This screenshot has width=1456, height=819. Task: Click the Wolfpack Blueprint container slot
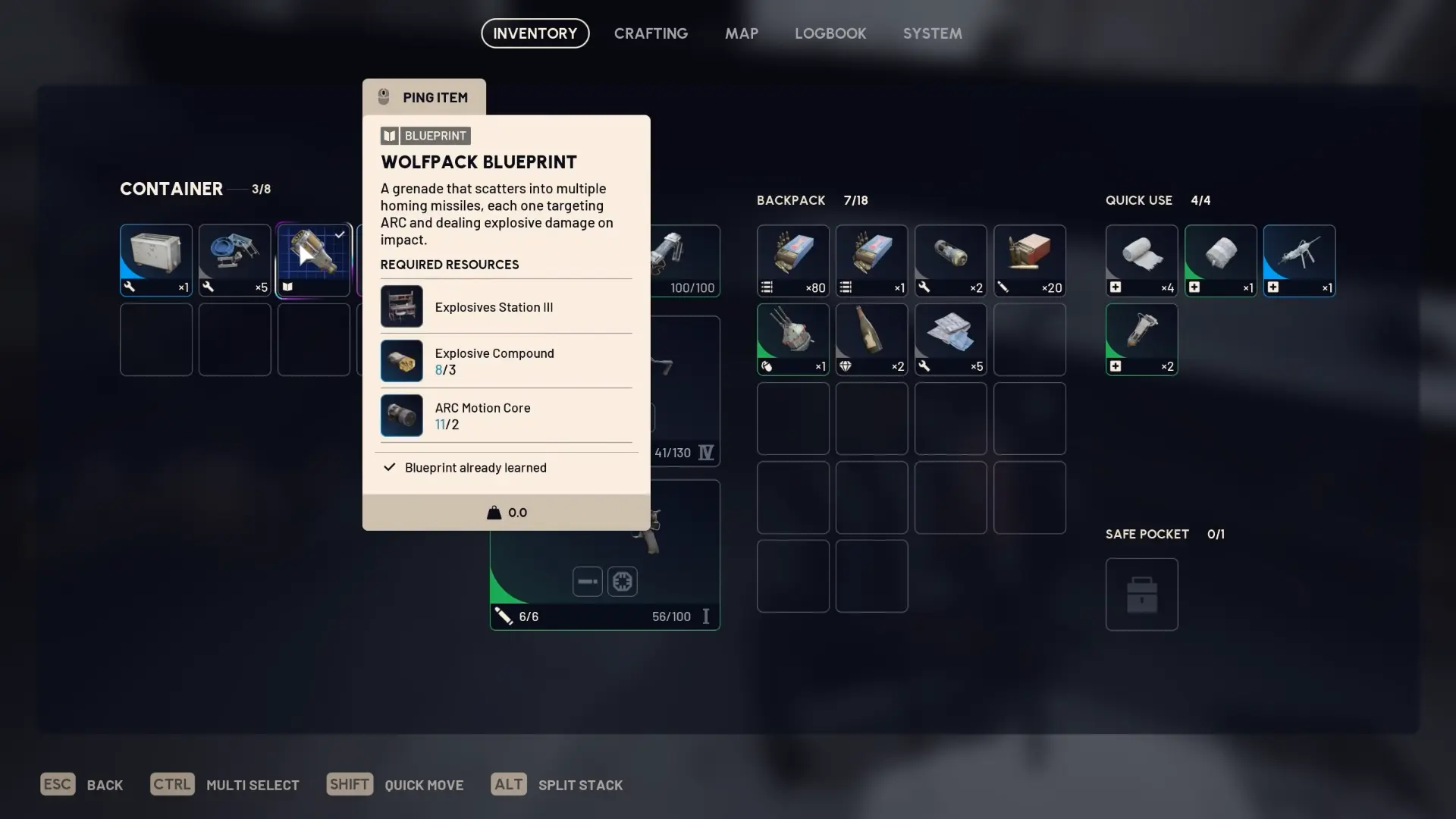[314, 260]
